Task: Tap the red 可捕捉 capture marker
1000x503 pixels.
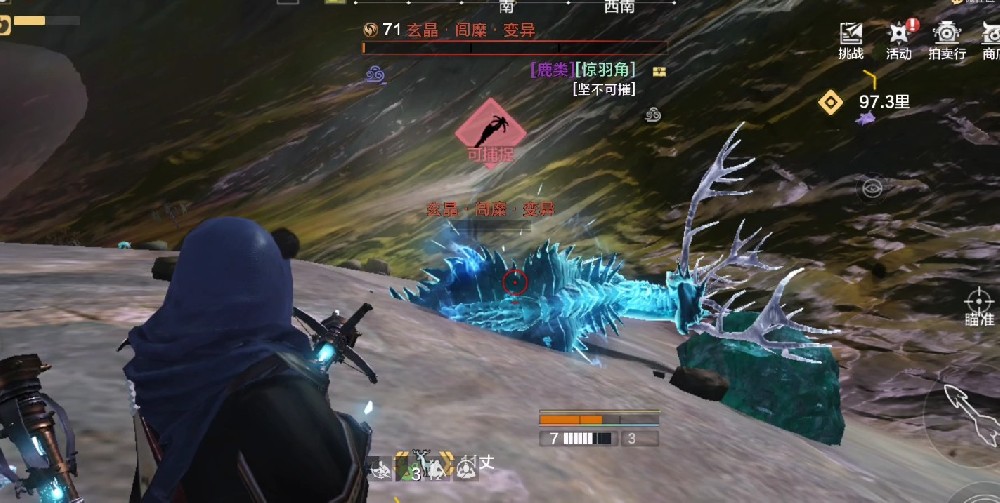Action: (490, 132)
